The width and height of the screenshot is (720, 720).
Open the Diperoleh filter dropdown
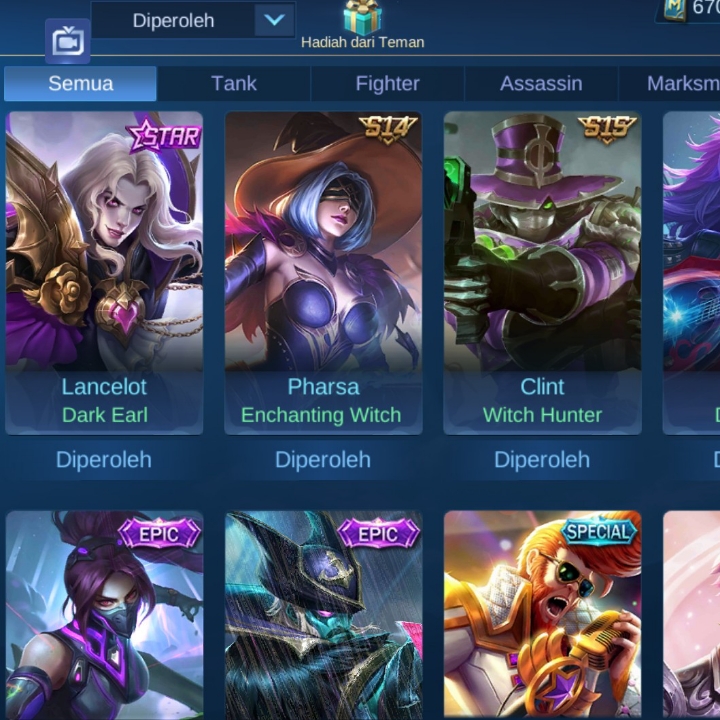tap(273, 20)
